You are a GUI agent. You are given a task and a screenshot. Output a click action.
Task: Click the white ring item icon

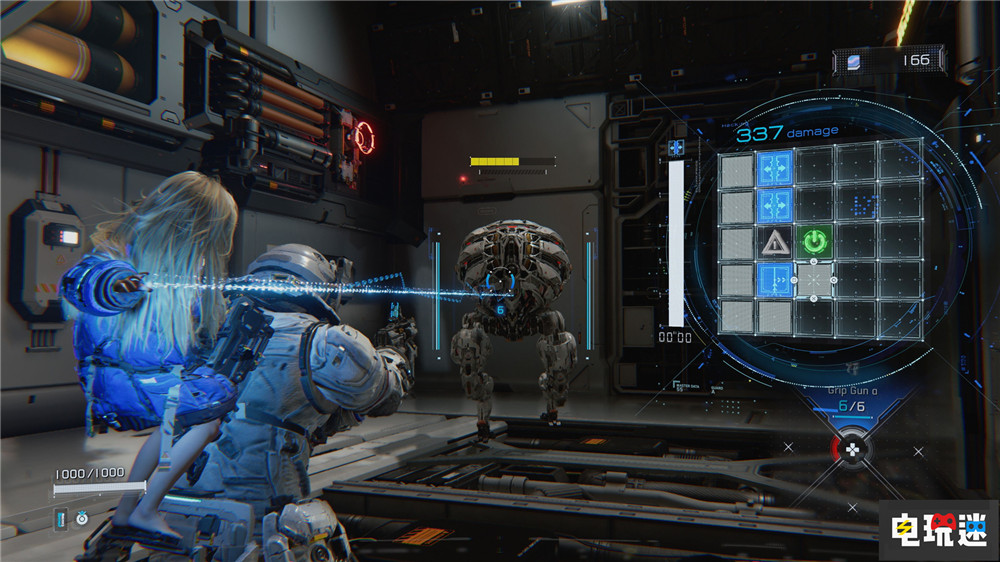coord(82,519)
